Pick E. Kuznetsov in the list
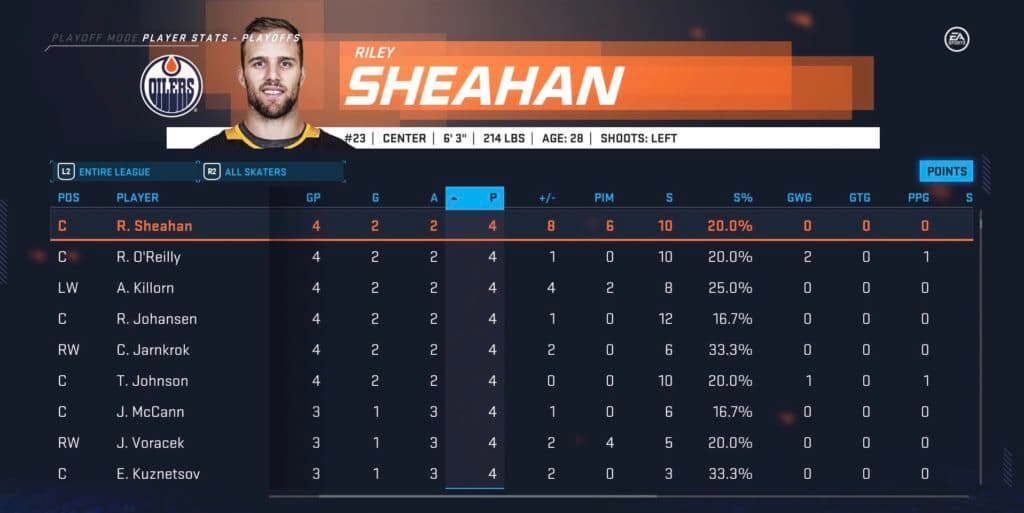 pyautogui.click(x=158, y=474)
